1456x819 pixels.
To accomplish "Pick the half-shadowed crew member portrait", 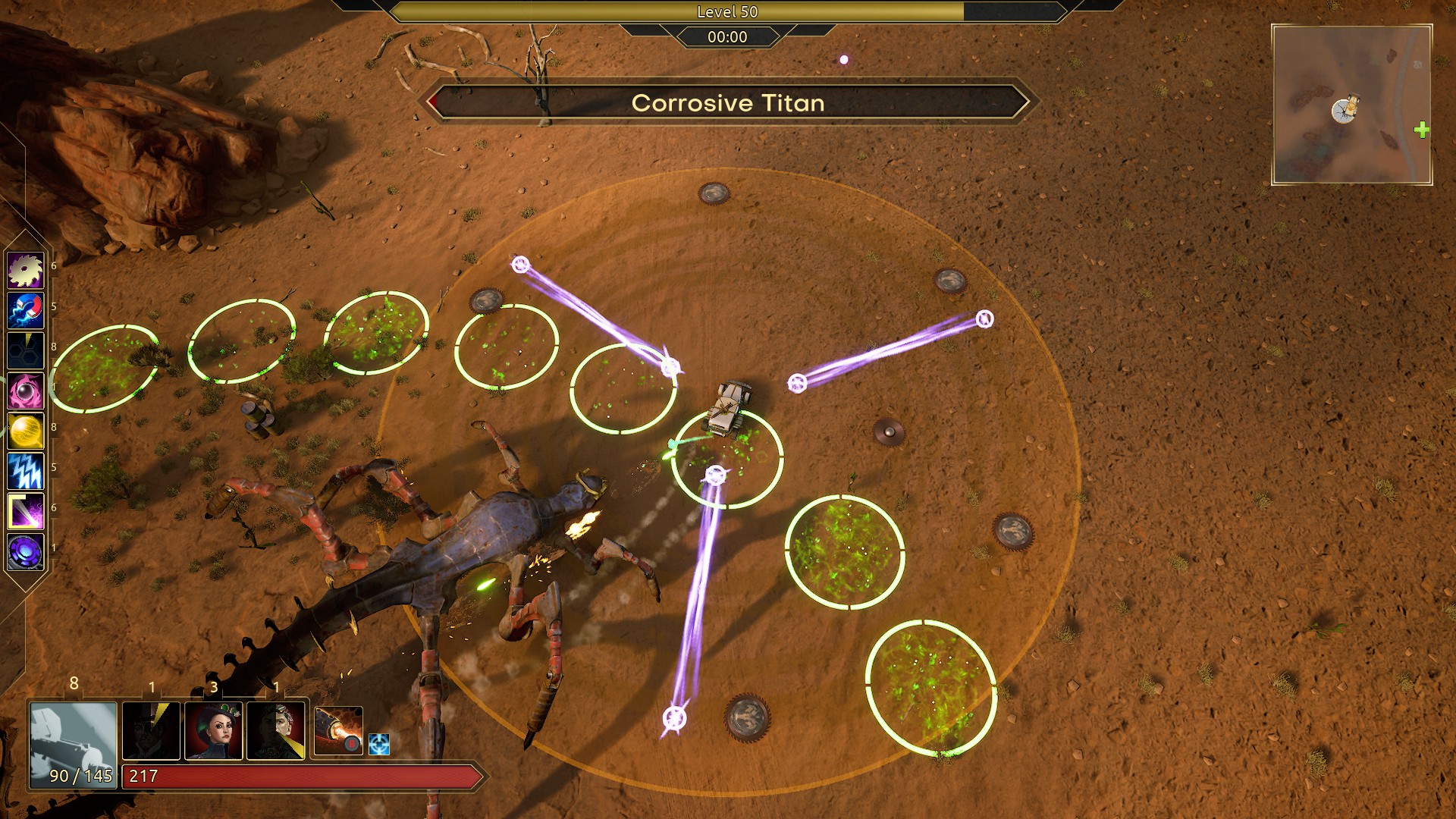I will point(276,730).
